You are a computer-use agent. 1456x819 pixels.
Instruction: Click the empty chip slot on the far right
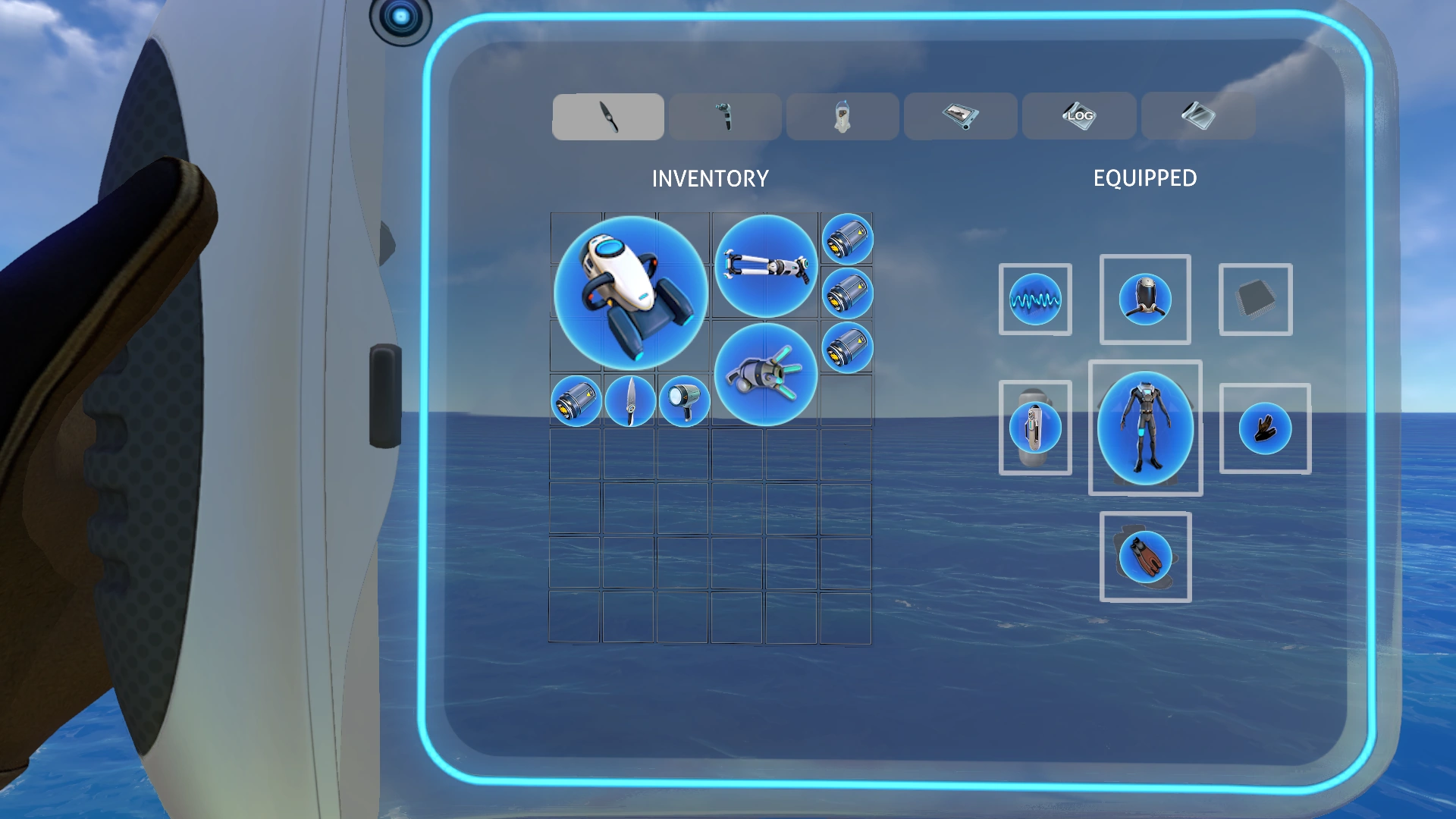coord(1255,300)
